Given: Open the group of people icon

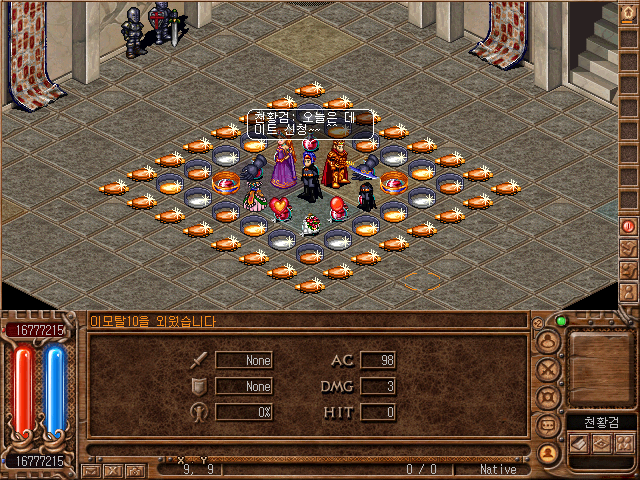Looking at the screenshot, I should point(624,442).
